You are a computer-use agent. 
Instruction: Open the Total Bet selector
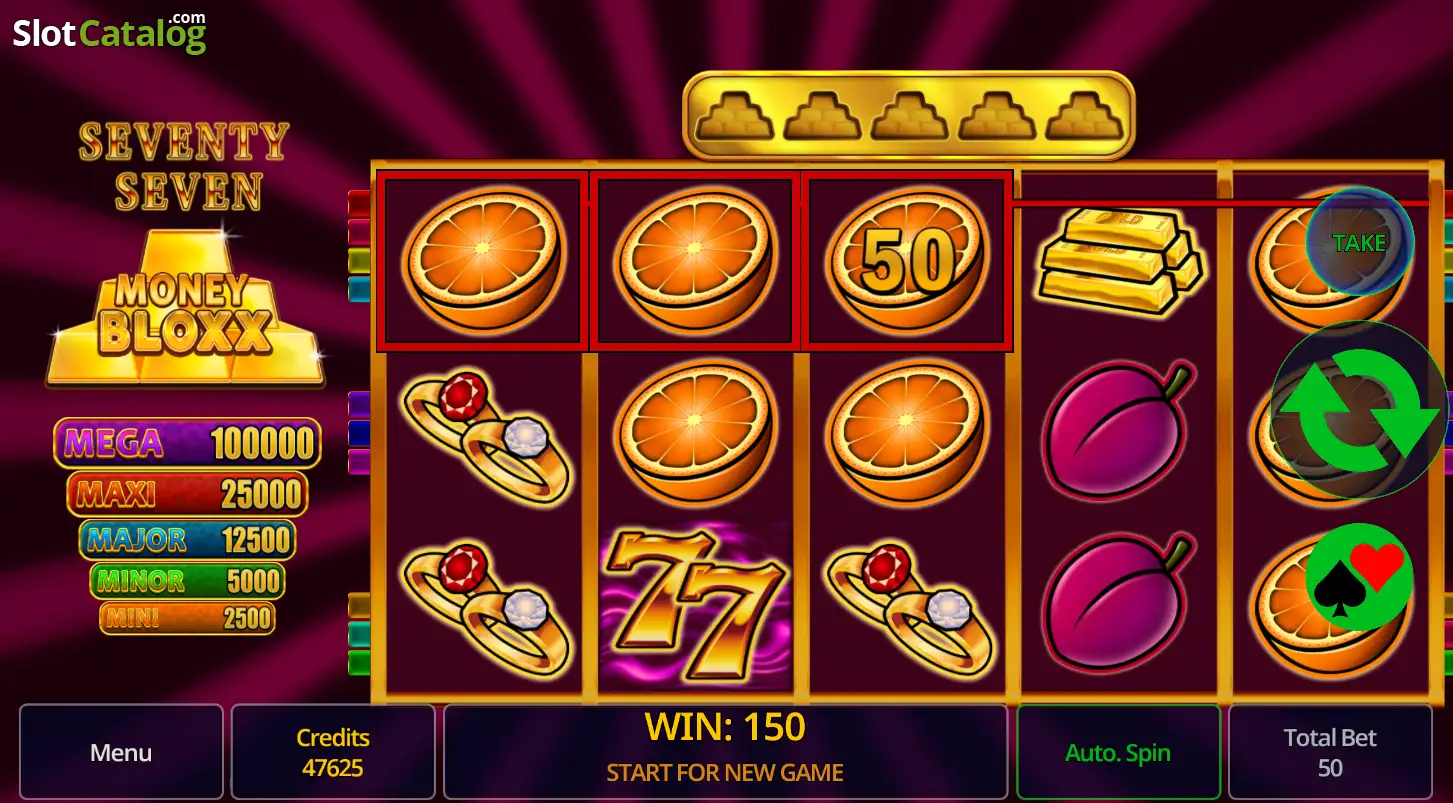pyautogui.click(x=1330, y=752)
